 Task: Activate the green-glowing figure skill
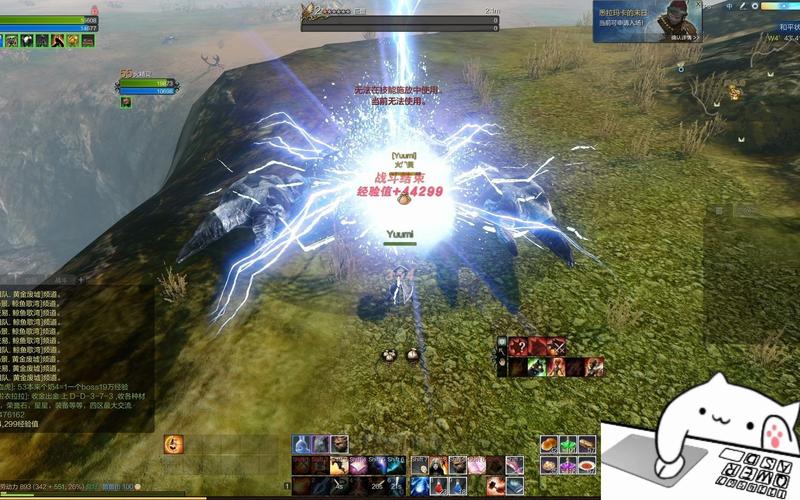(536, 367)
